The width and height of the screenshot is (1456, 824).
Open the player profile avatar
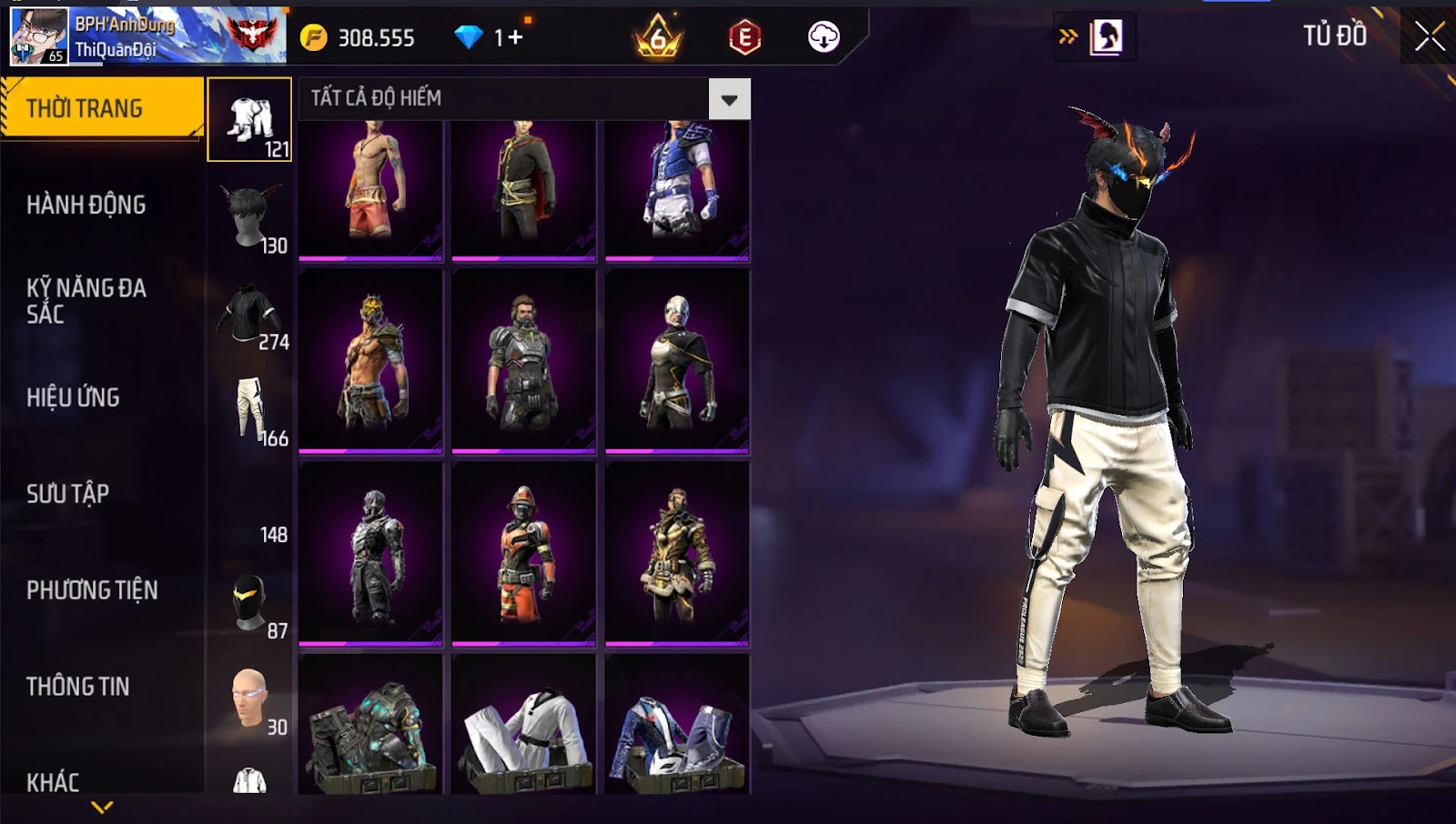38,36
